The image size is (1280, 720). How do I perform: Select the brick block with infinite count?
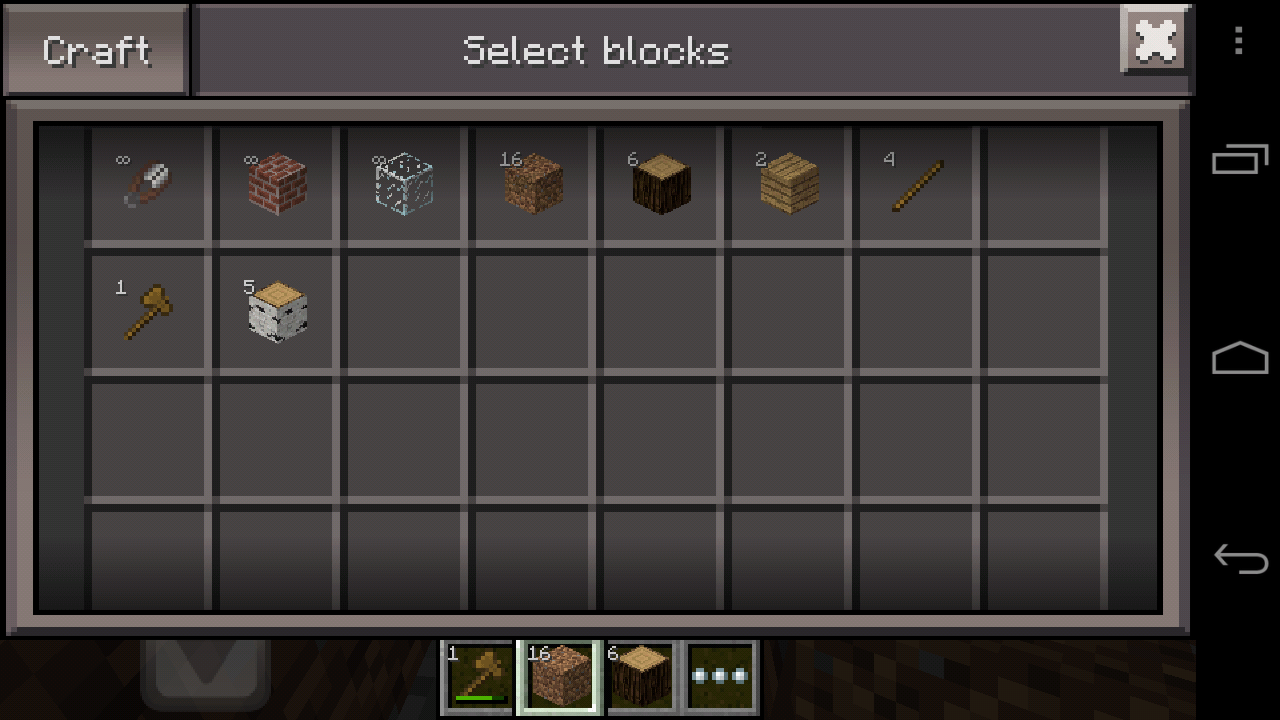click(274, 182)
